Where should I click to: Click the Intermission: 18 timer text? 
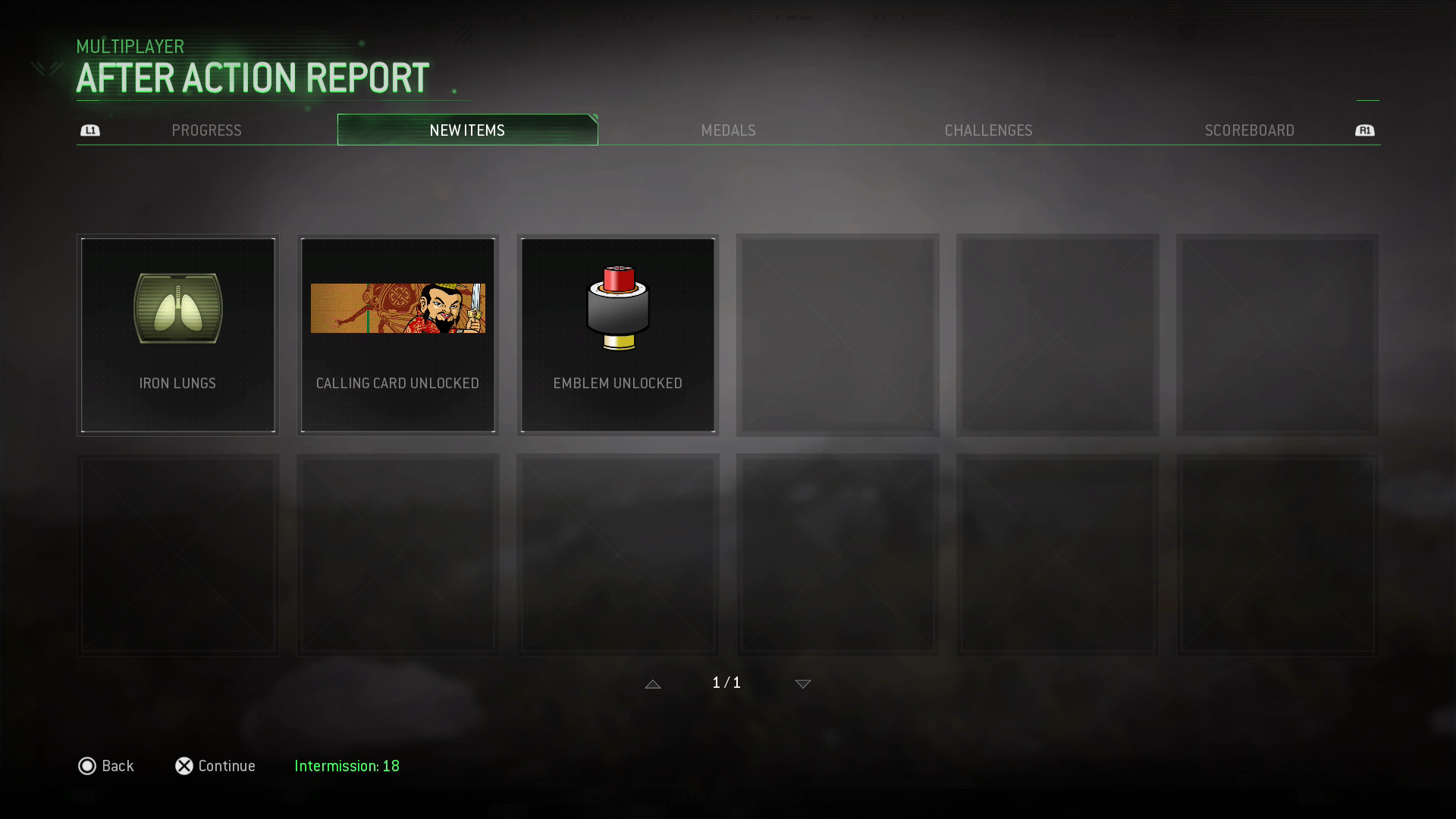(347, 766)
